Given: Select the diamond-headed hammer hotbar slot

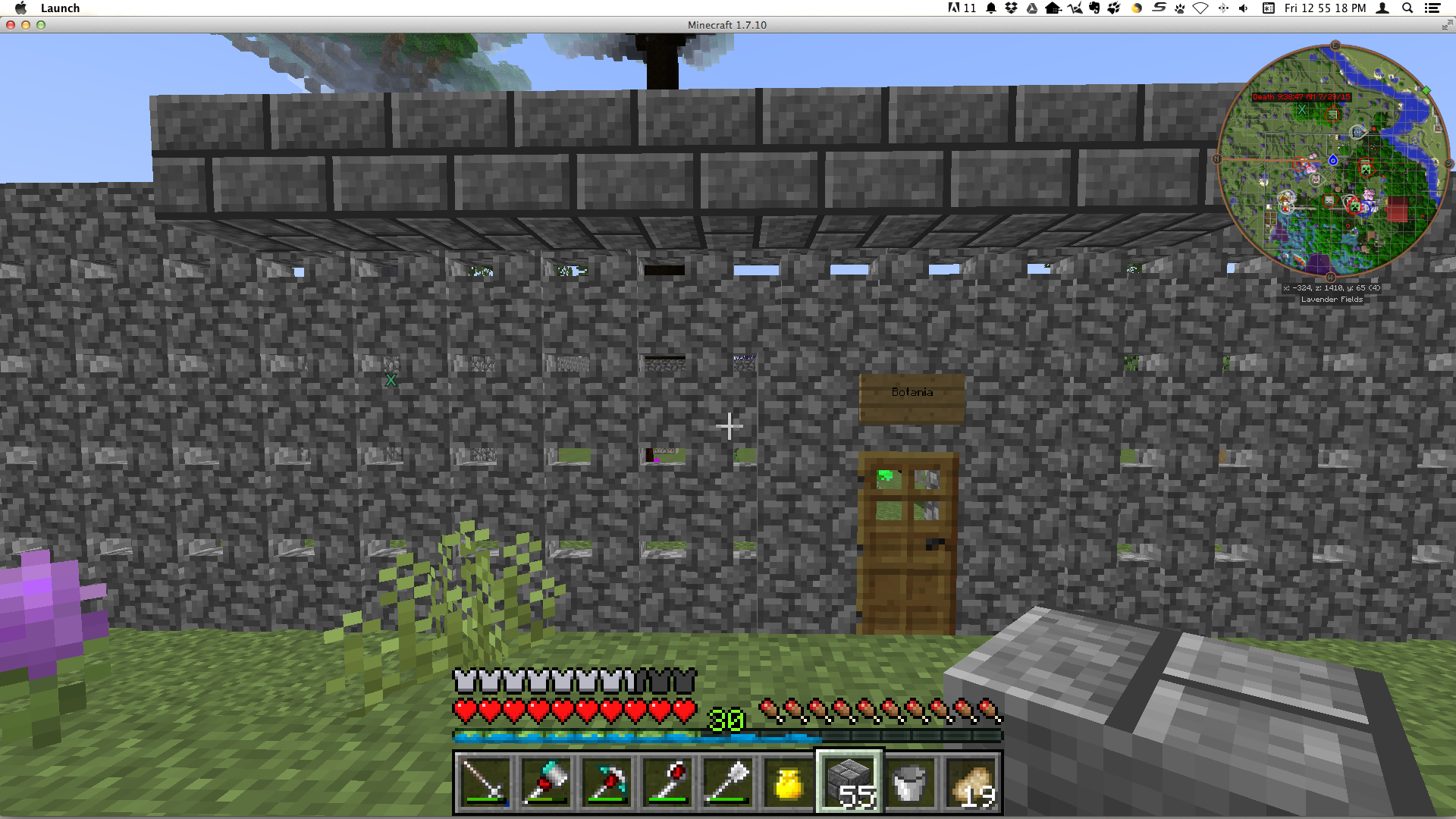Looking at the screenshot, I should 546,783.
